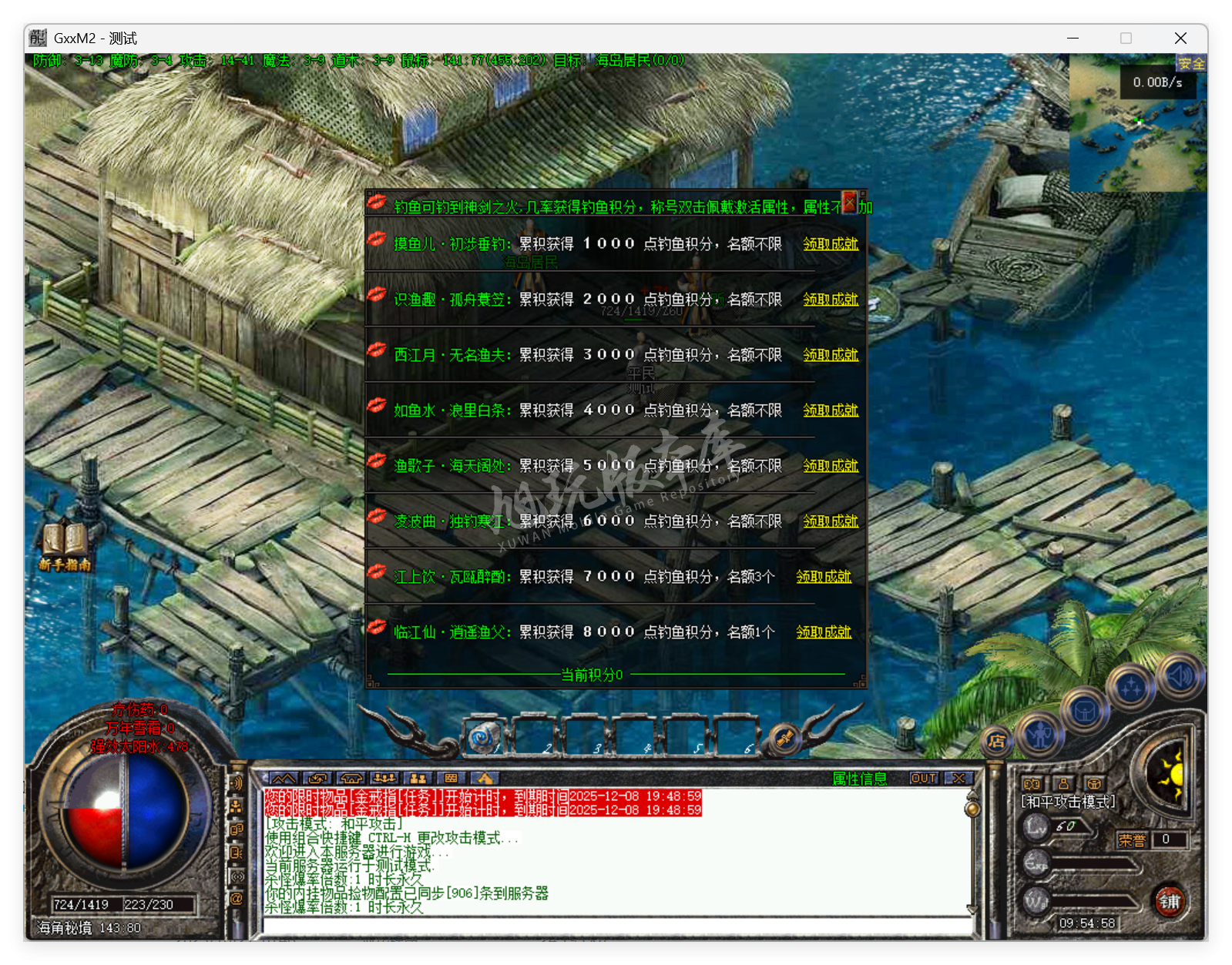Open the shop via the 店 icon
The width and height of the screenshot is (1232, 965).
(x=995, y=742)
